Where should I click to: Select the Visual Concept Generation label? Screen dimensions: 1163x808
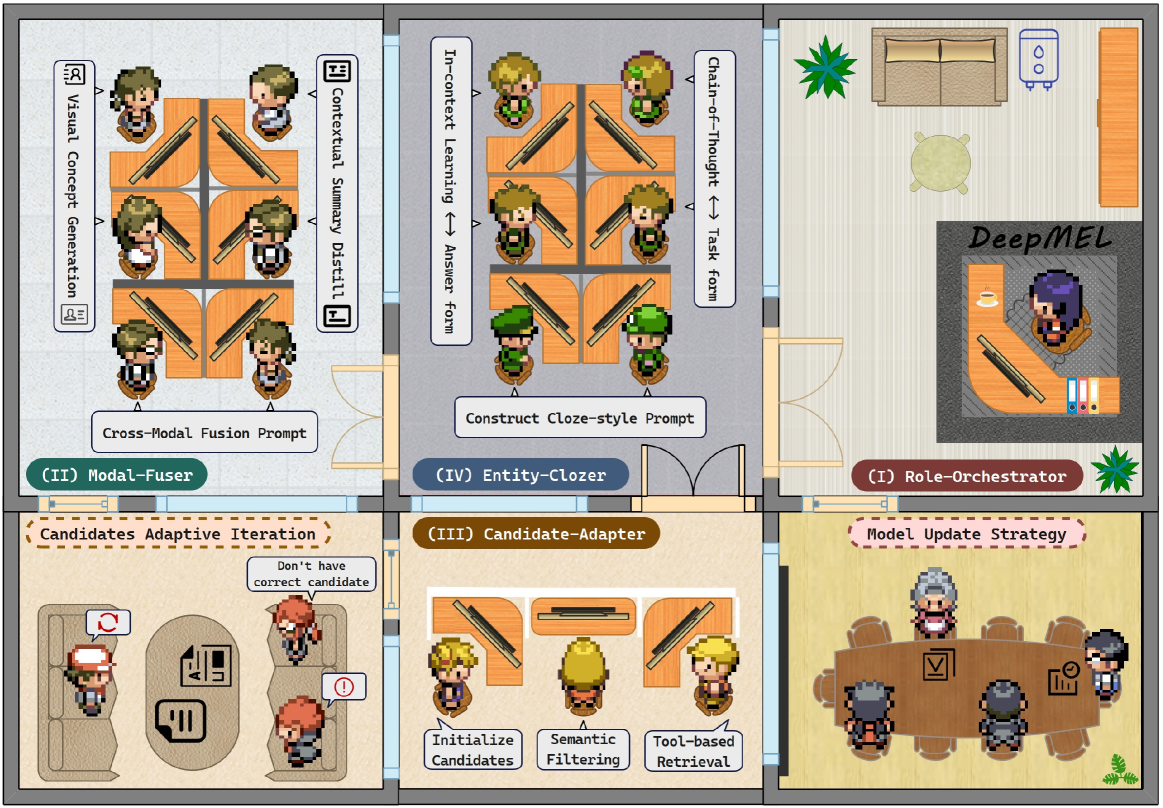coord(73,196)
